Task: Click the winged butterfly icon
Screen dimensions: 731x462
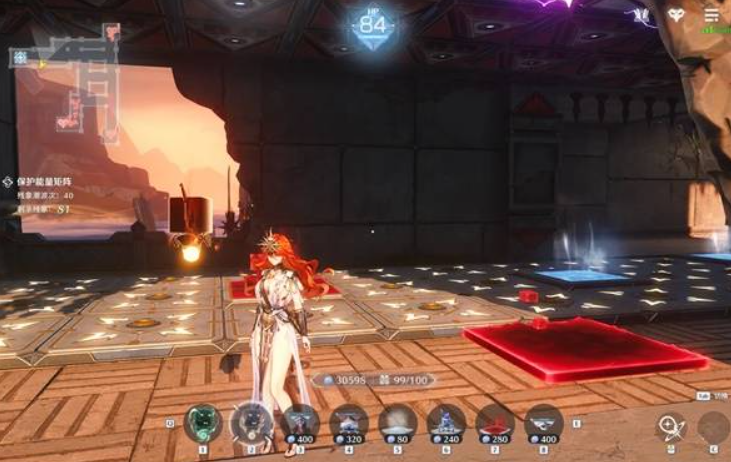Action: [640, 17]
